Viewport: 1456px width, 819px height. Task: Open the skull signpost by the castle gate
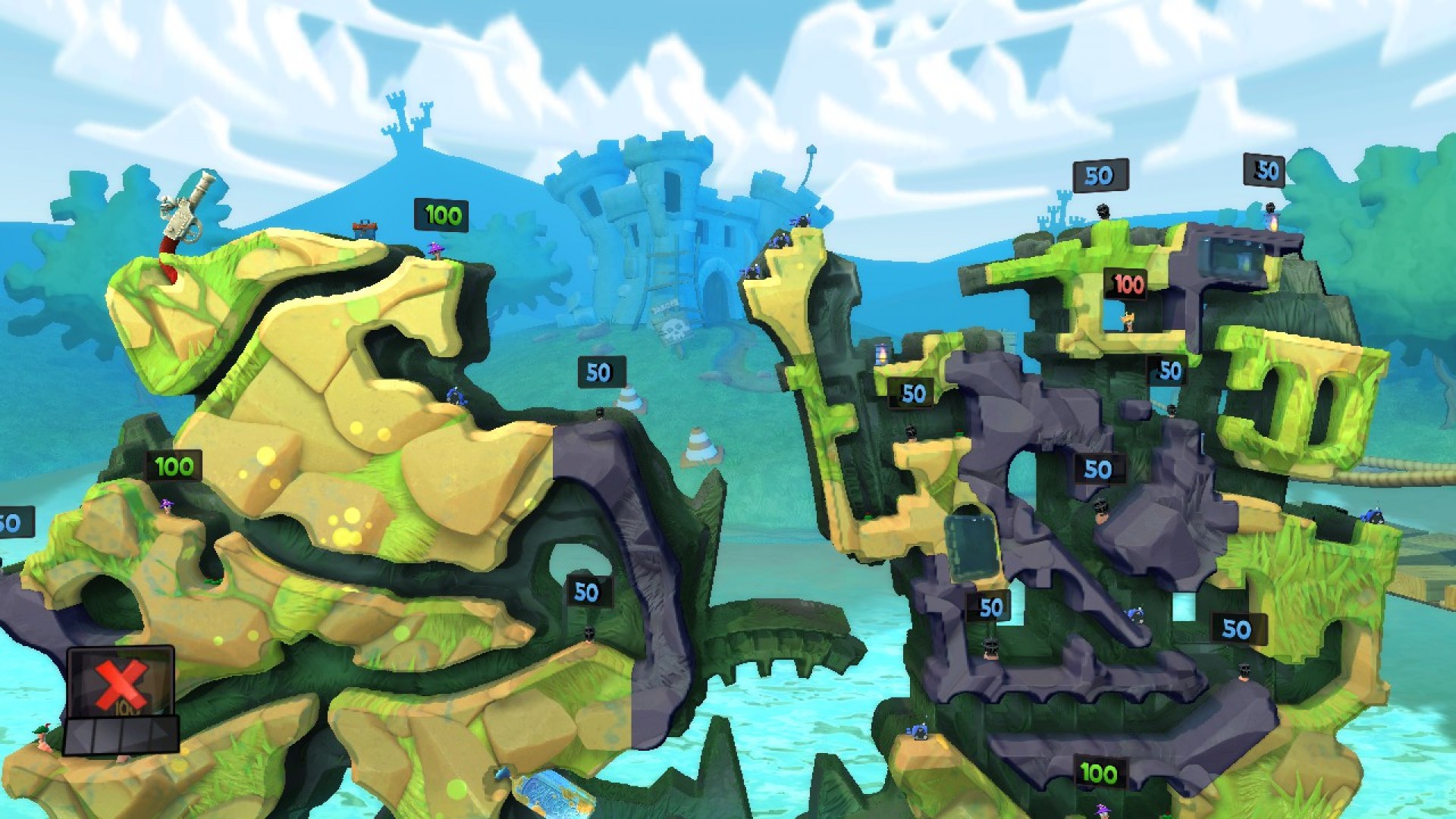point(673,330)
